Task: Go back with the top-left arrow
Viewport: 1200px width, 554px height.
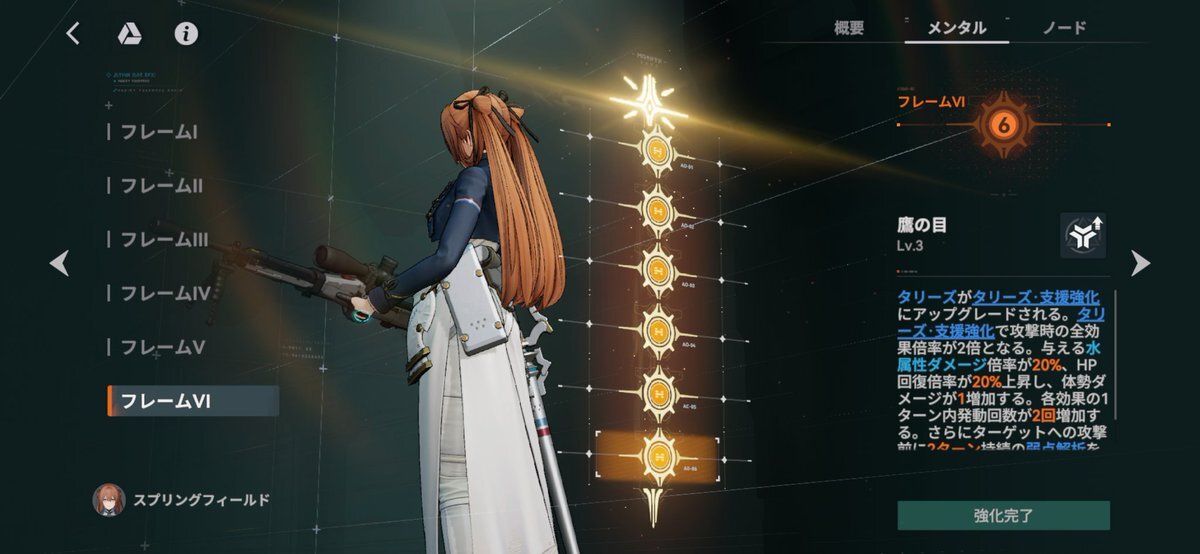Action: 73,34
